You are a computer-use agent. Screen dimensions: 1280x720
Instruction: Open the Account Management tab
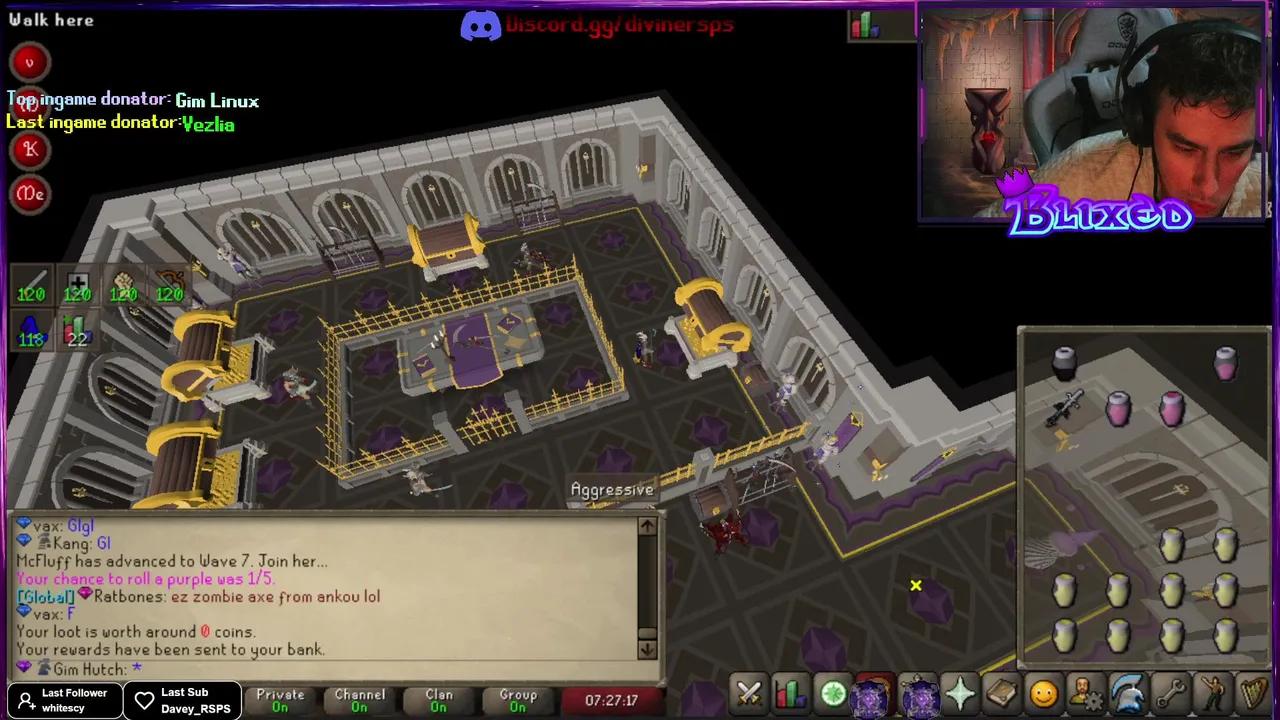coord(1086,692)
